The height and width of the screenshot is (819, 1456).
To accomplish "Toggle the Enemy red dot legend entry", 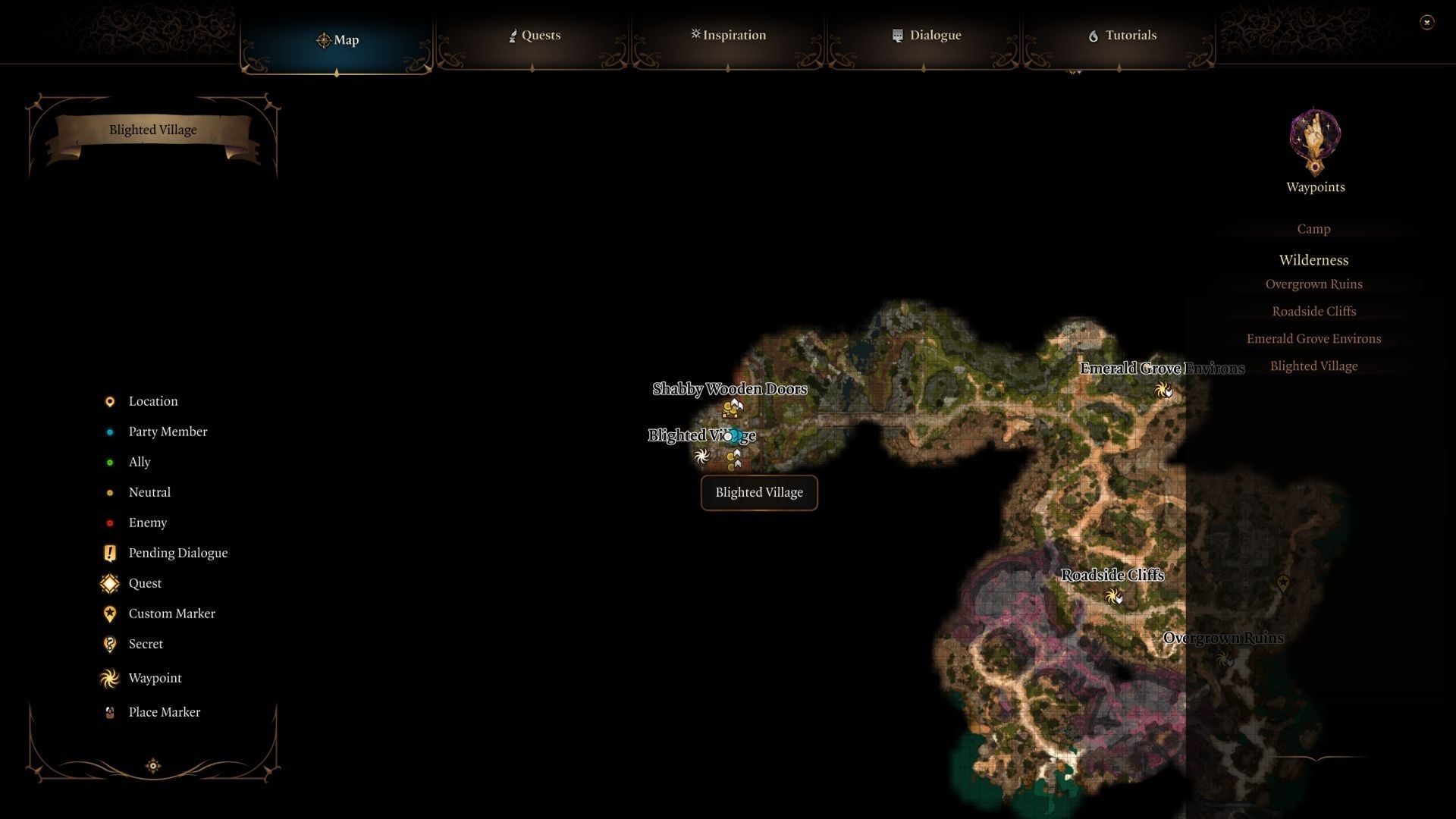I will point(111,522).
